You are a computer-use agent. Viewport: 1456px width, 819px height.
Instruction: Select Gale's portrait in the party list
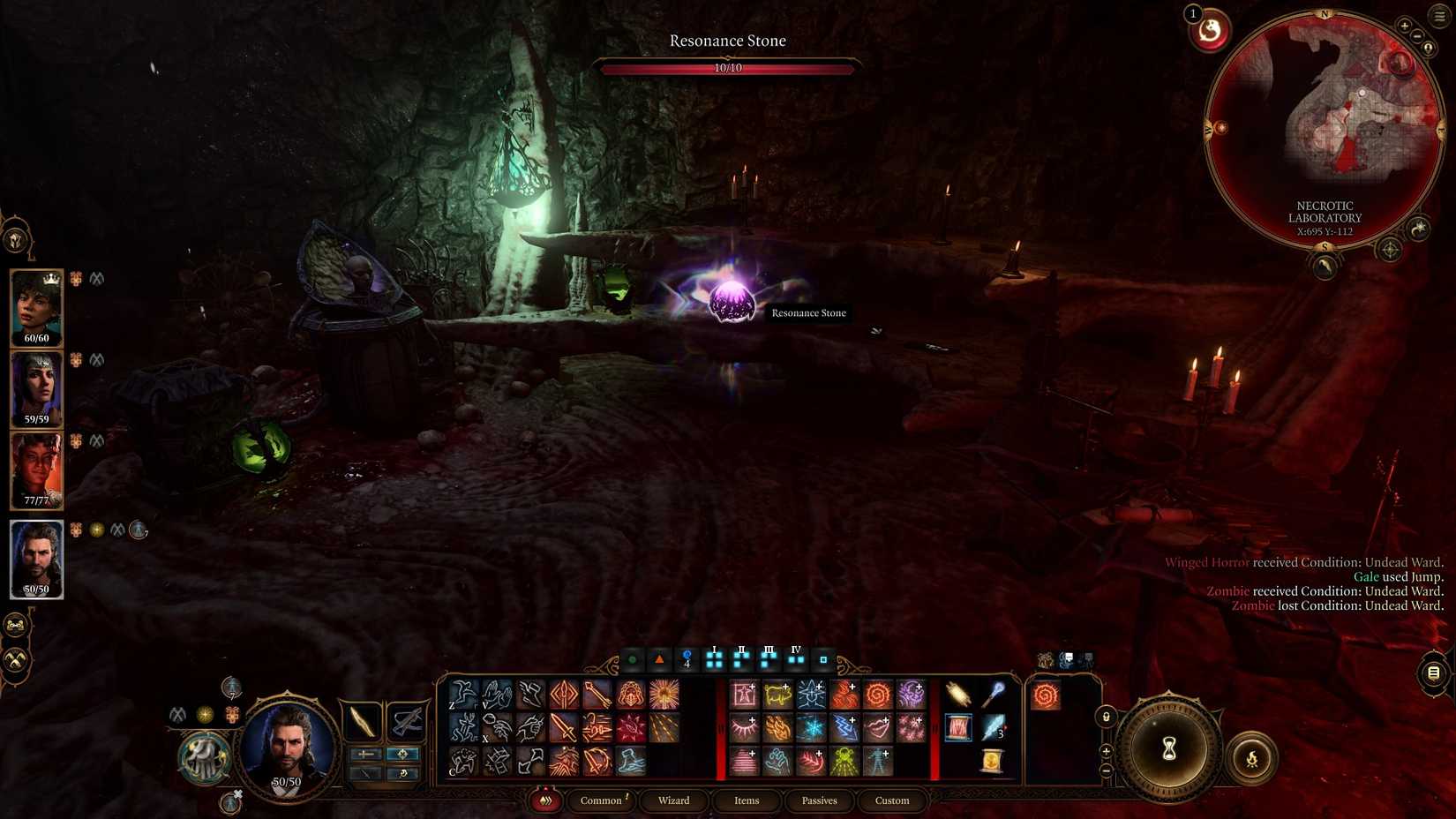[x=35, y=559]
